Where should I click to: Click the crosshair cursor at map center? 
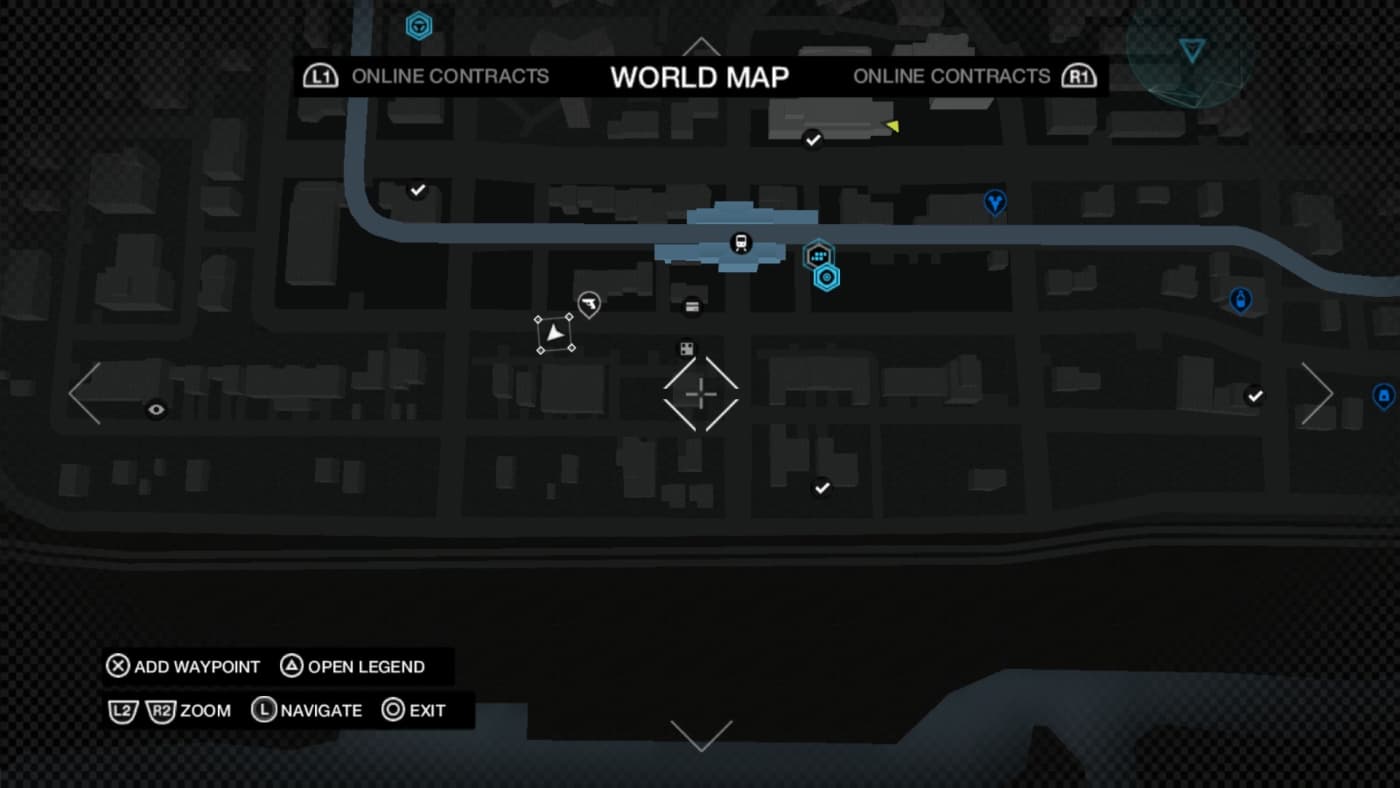pos(700,396)
